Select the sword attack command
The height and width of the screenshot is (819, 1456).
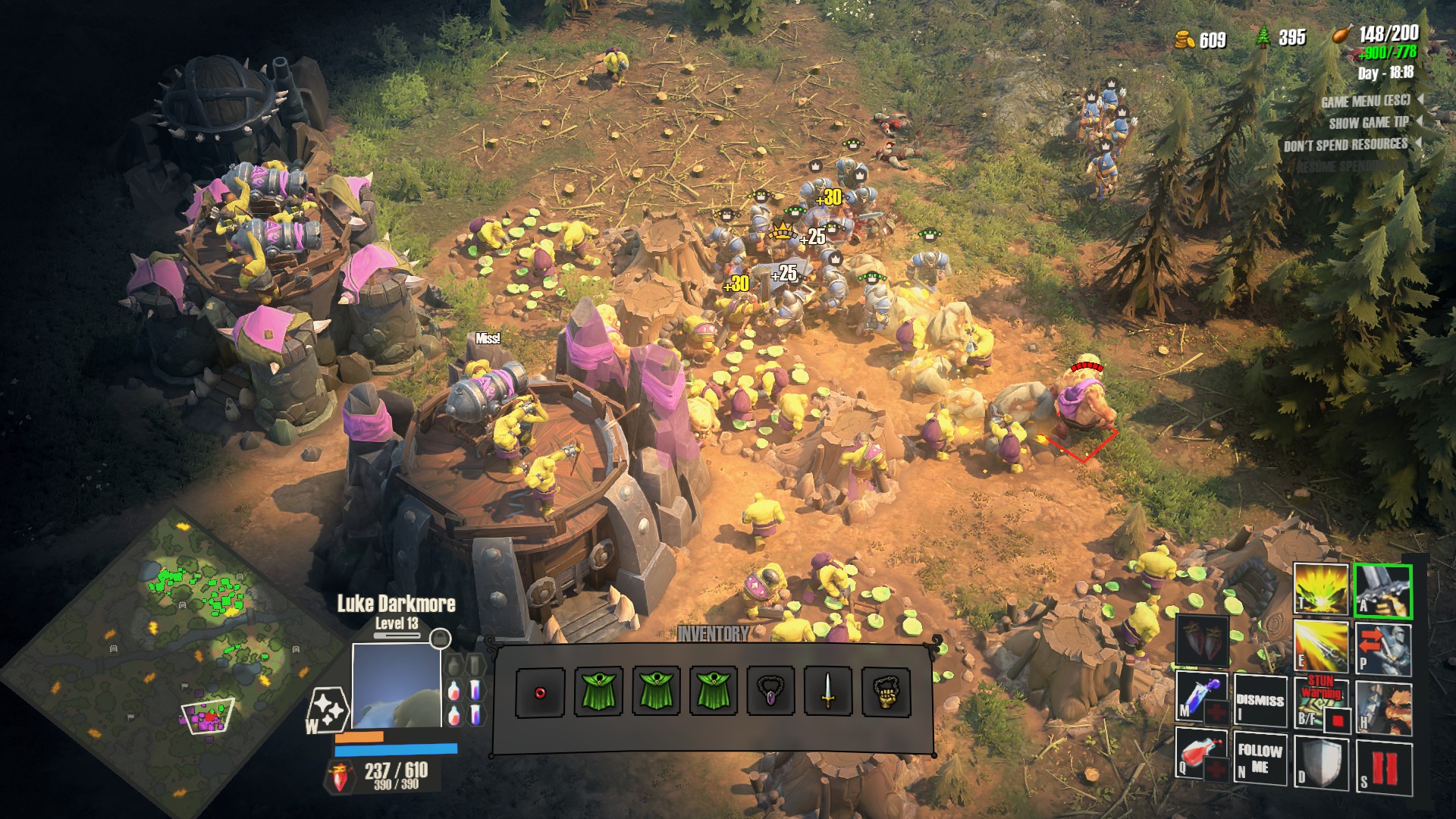click(x=1382, y=589)
